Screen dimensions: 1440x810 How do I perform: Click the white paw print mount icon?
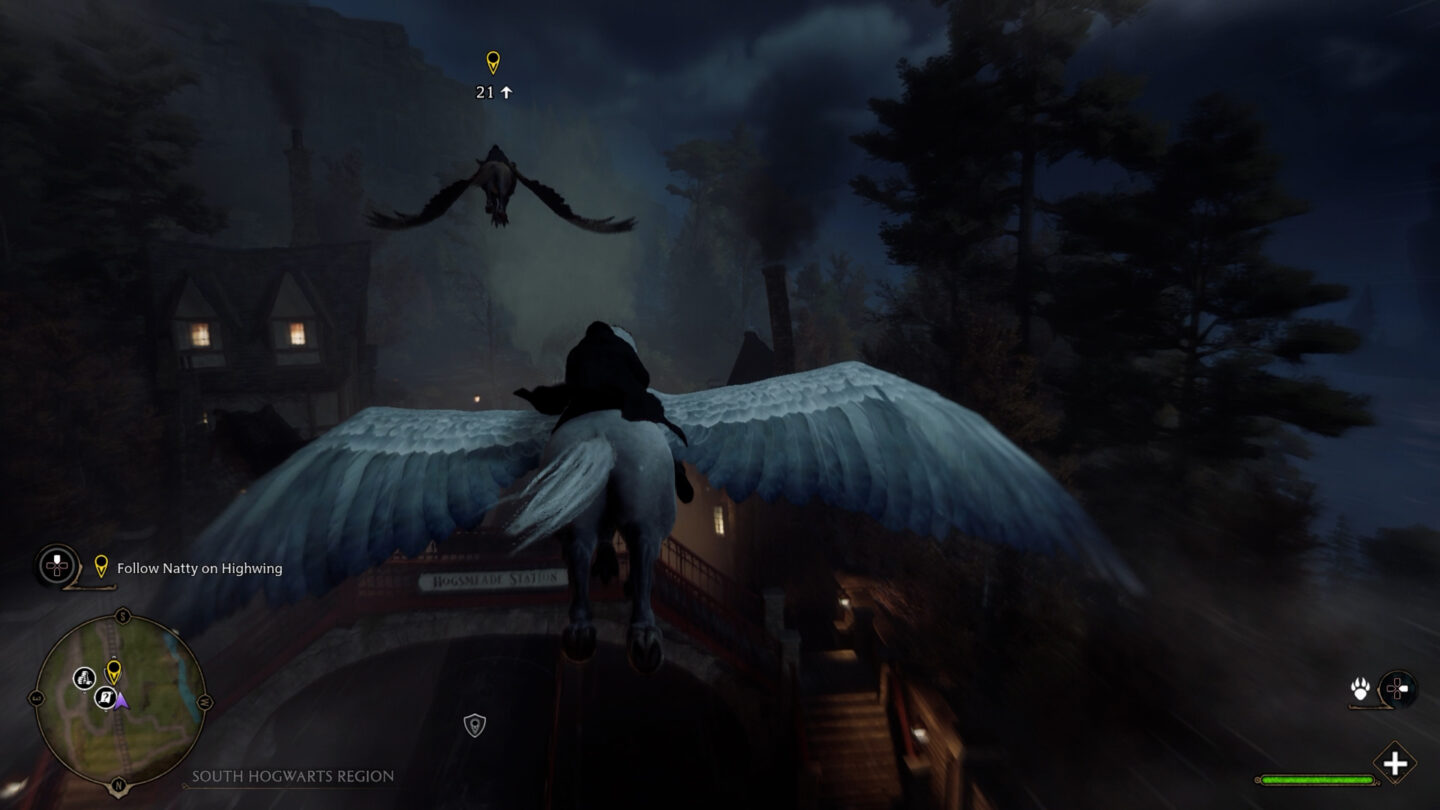click(x=1360, y=688)
